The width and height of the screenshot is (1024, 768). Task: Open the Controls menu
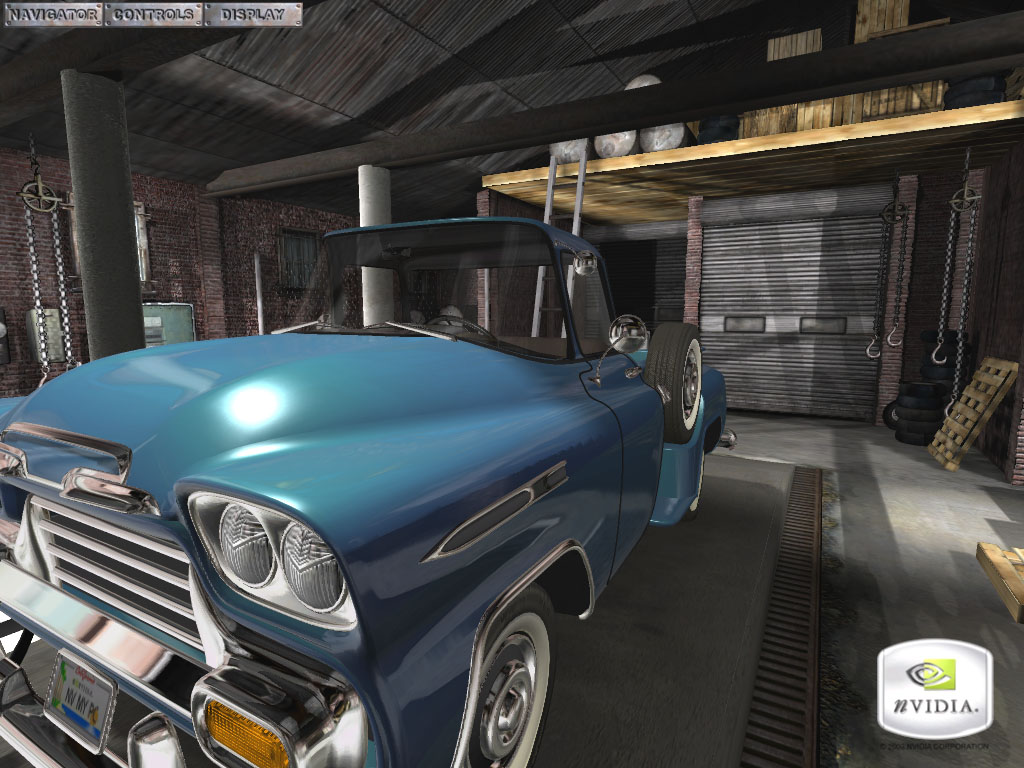tap(153, 14)
